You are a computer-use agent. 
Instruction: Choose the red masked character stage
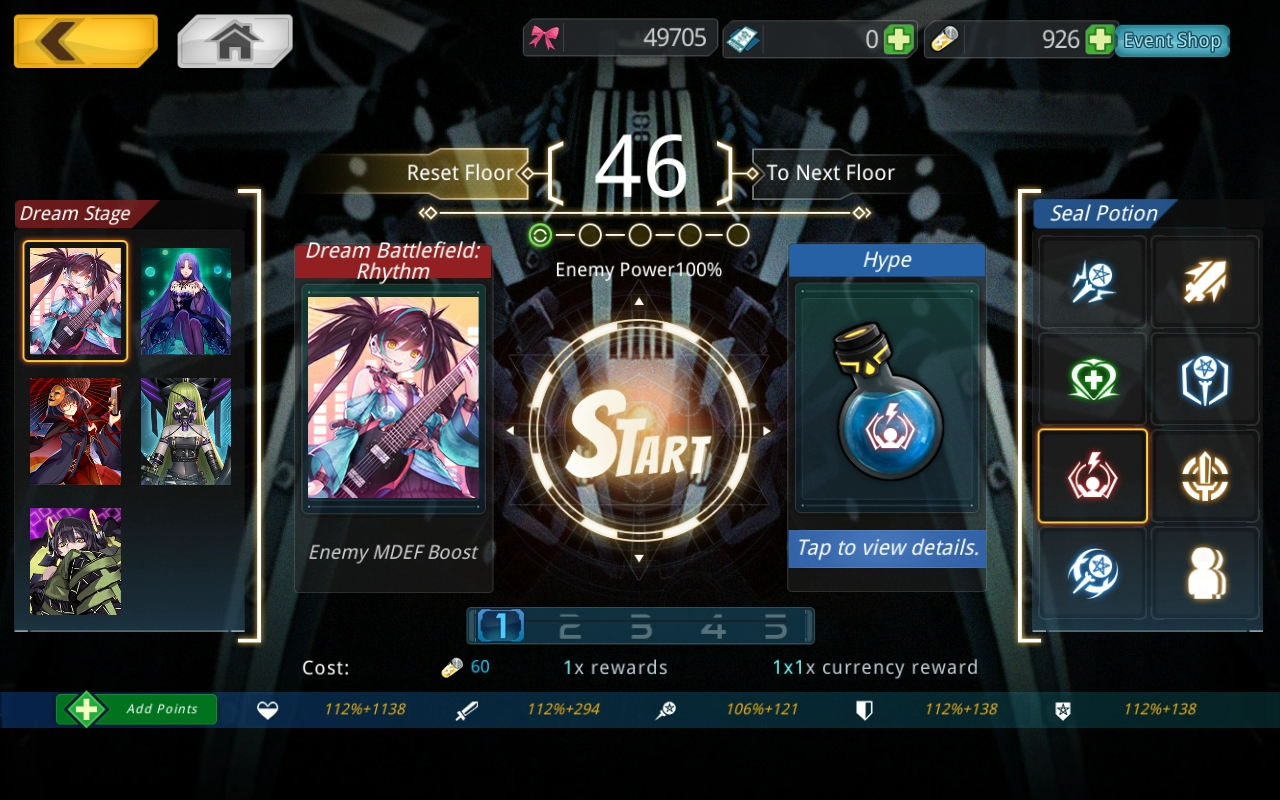point(75,431)
